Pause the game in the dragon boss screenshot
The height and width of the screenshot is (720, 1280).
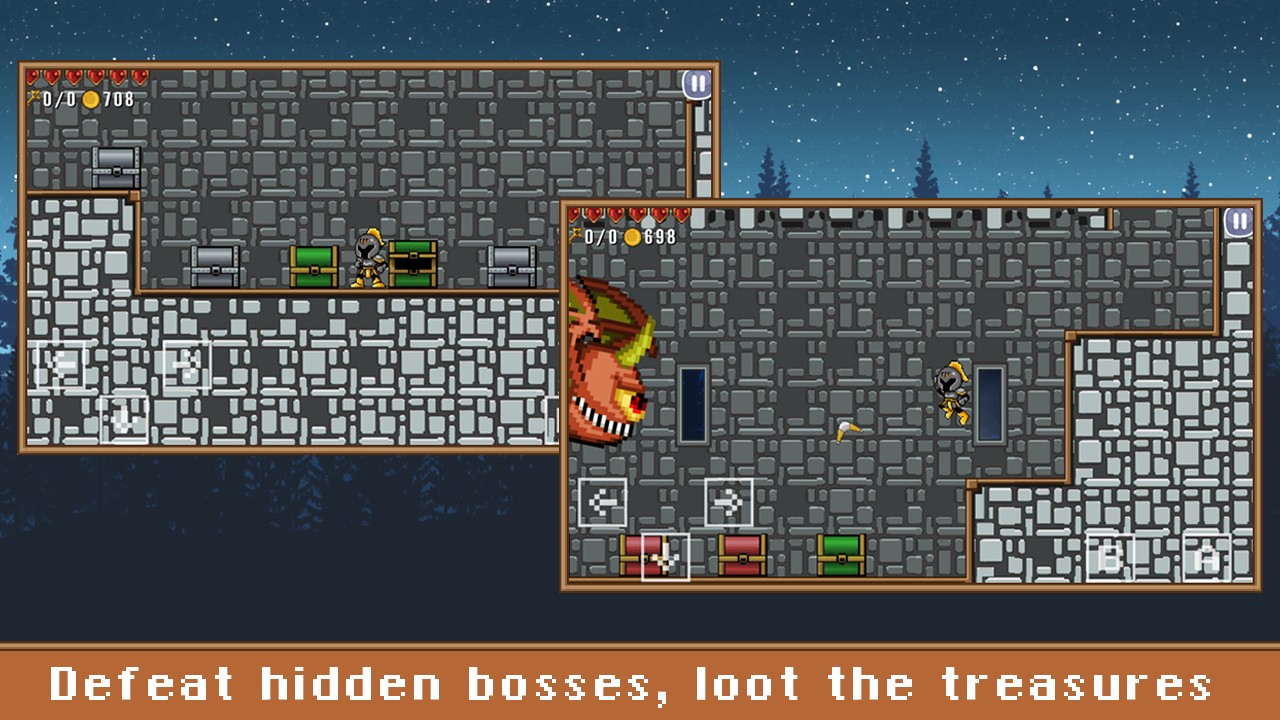(1238, 222)
